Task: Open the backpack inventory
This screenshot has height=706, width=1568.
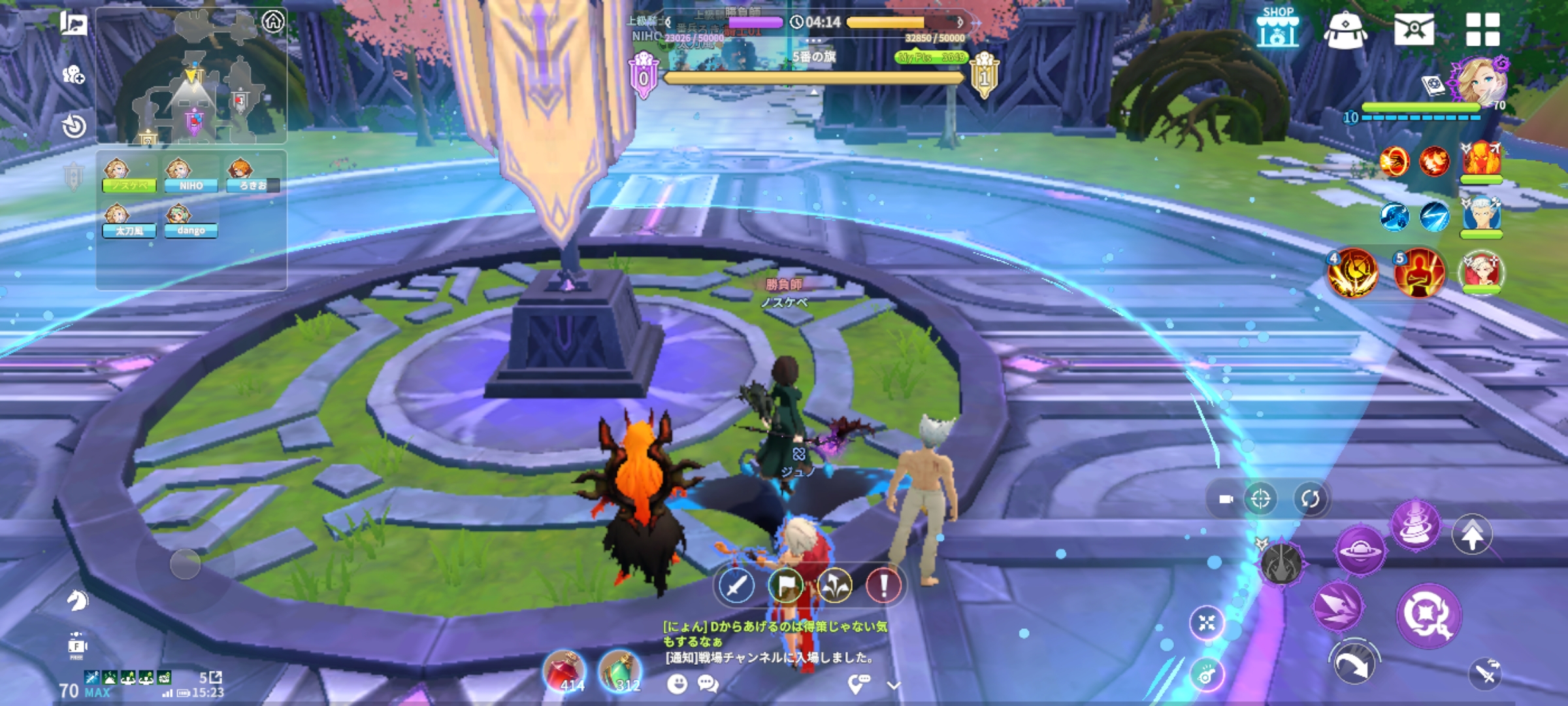Action: [x=1345, y=30]
